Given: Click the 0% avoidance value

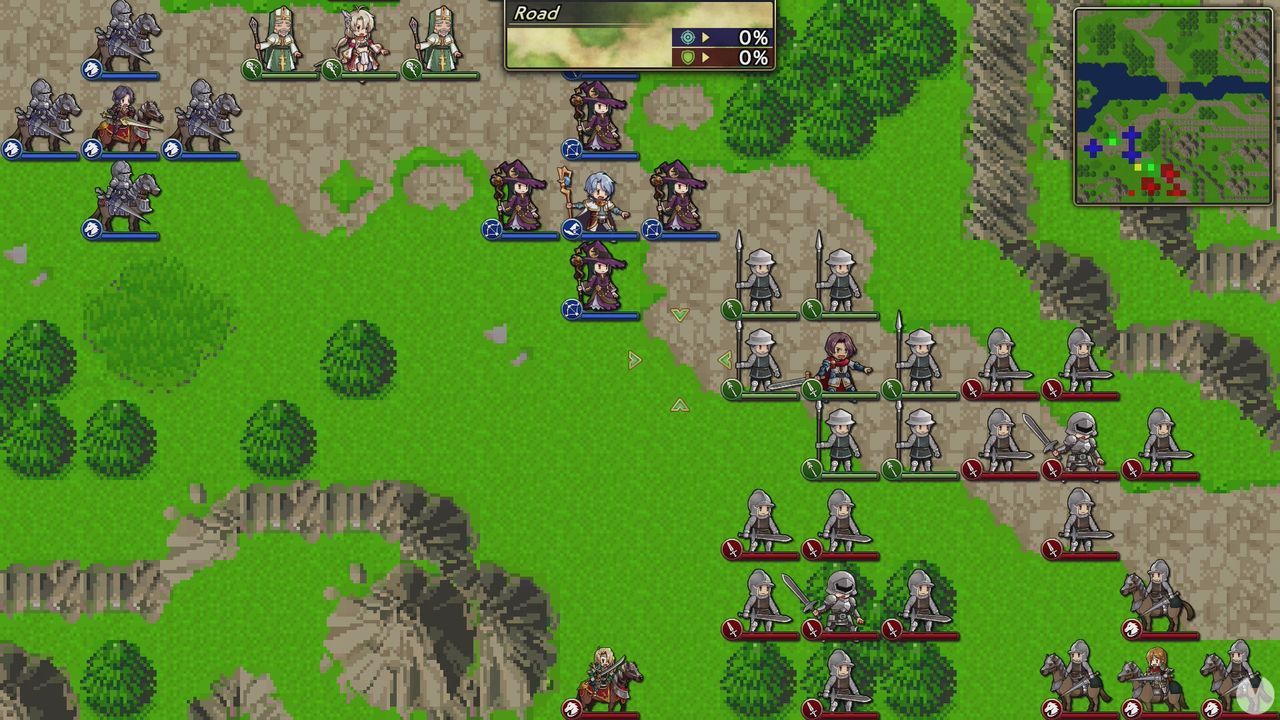Looking at the screenshot, I should tap(753, 38).
